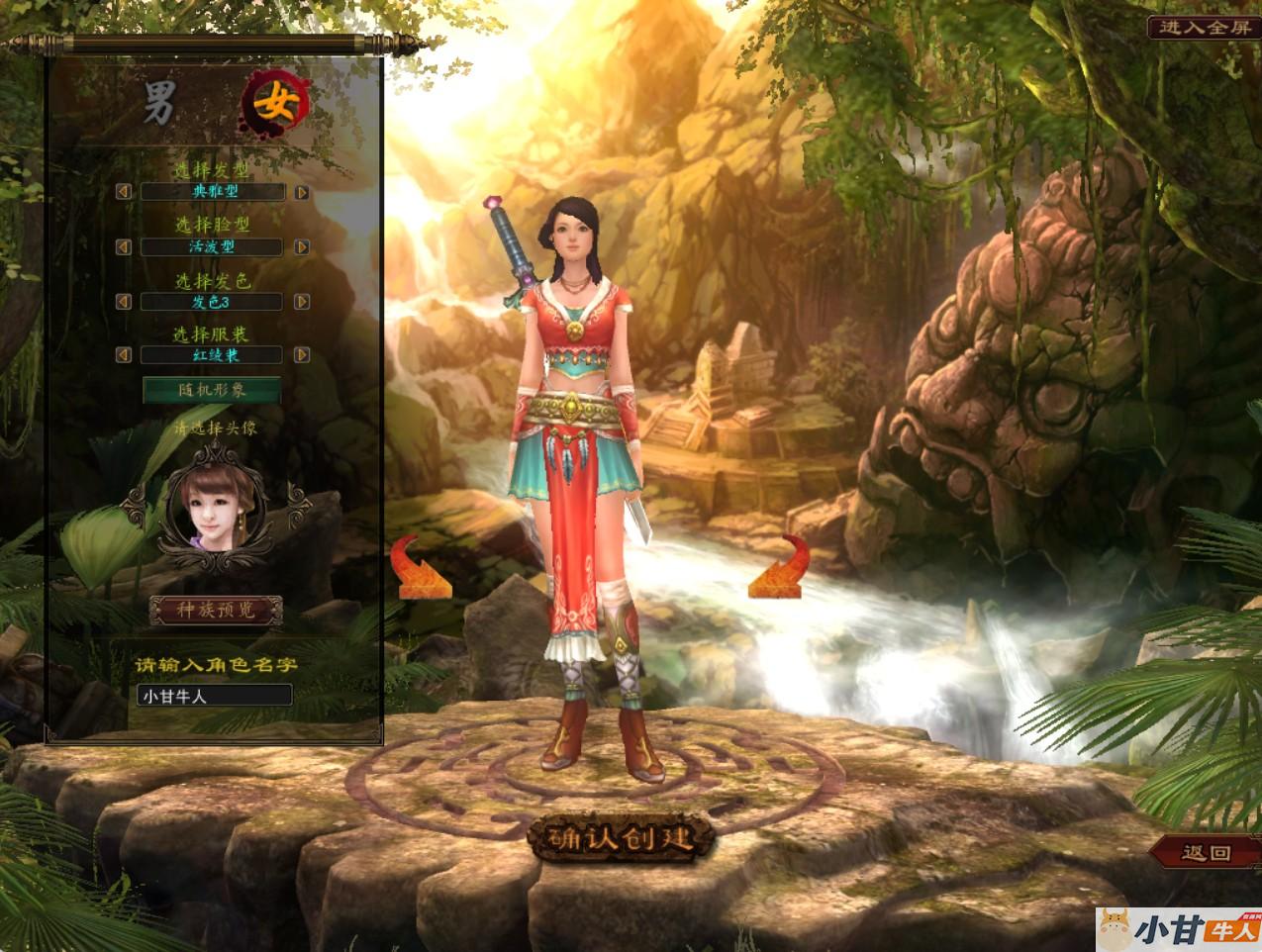Rotate character with left flame arrow

pyautogui.click(x=423, y=568)
